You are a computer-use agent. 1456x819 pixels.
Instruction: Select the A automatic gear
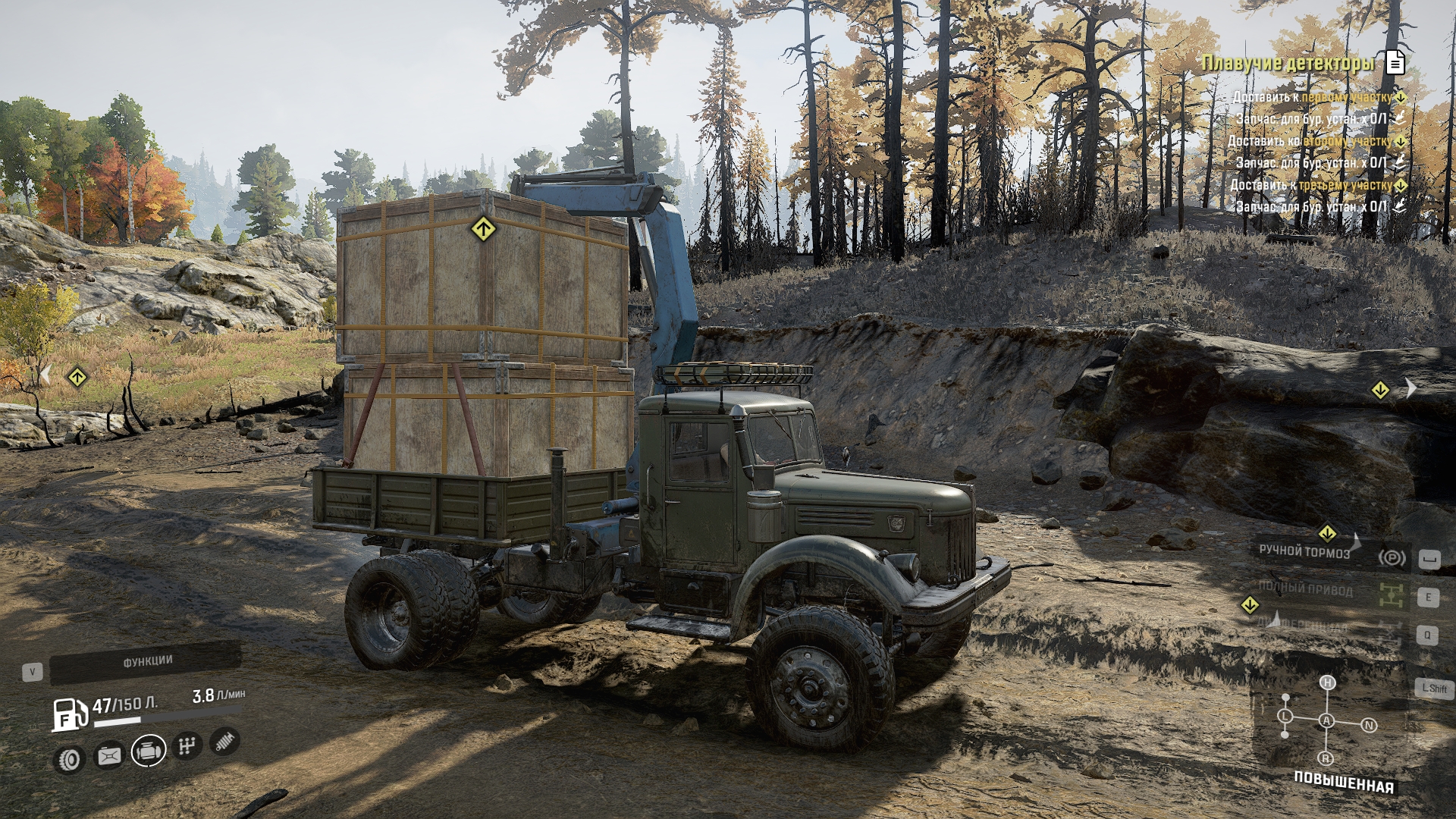pos(1326,720)
